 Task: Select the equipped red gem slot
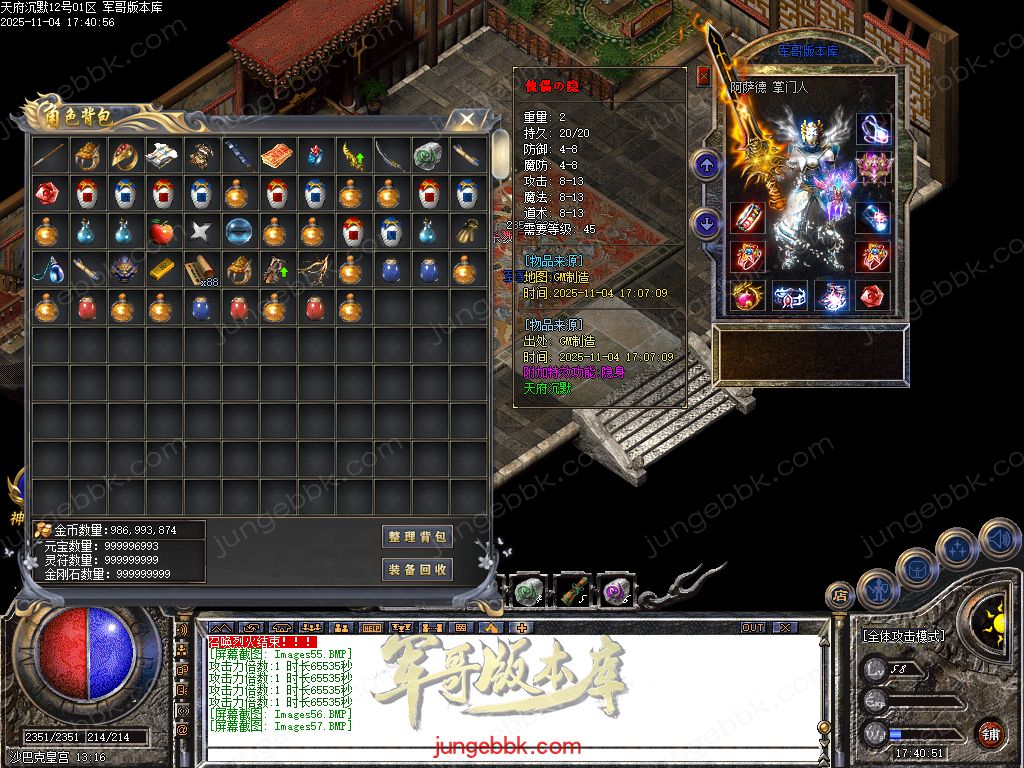(874, 296)
